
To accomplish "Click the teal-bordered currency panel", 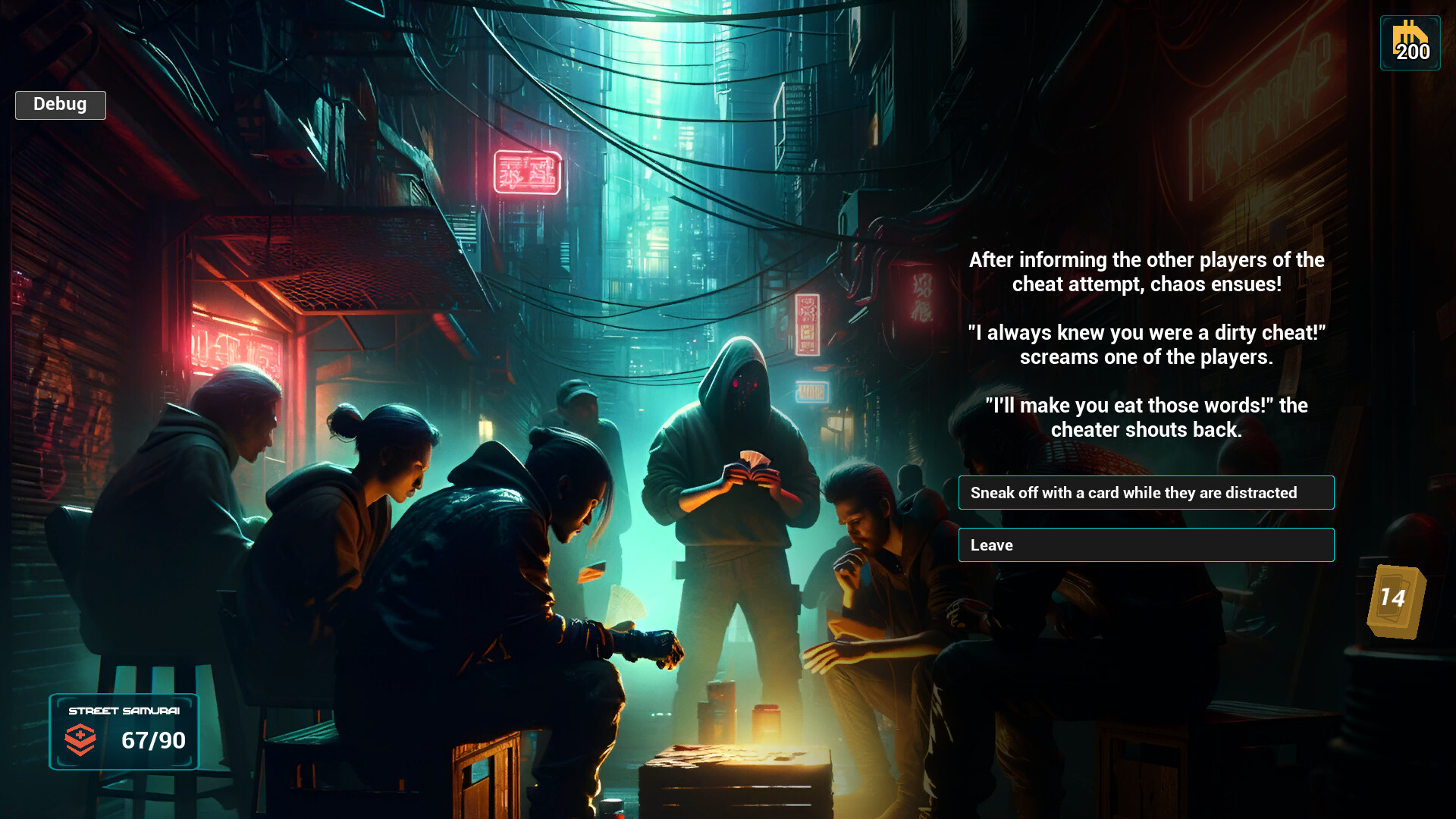I will pos(1410,43).
